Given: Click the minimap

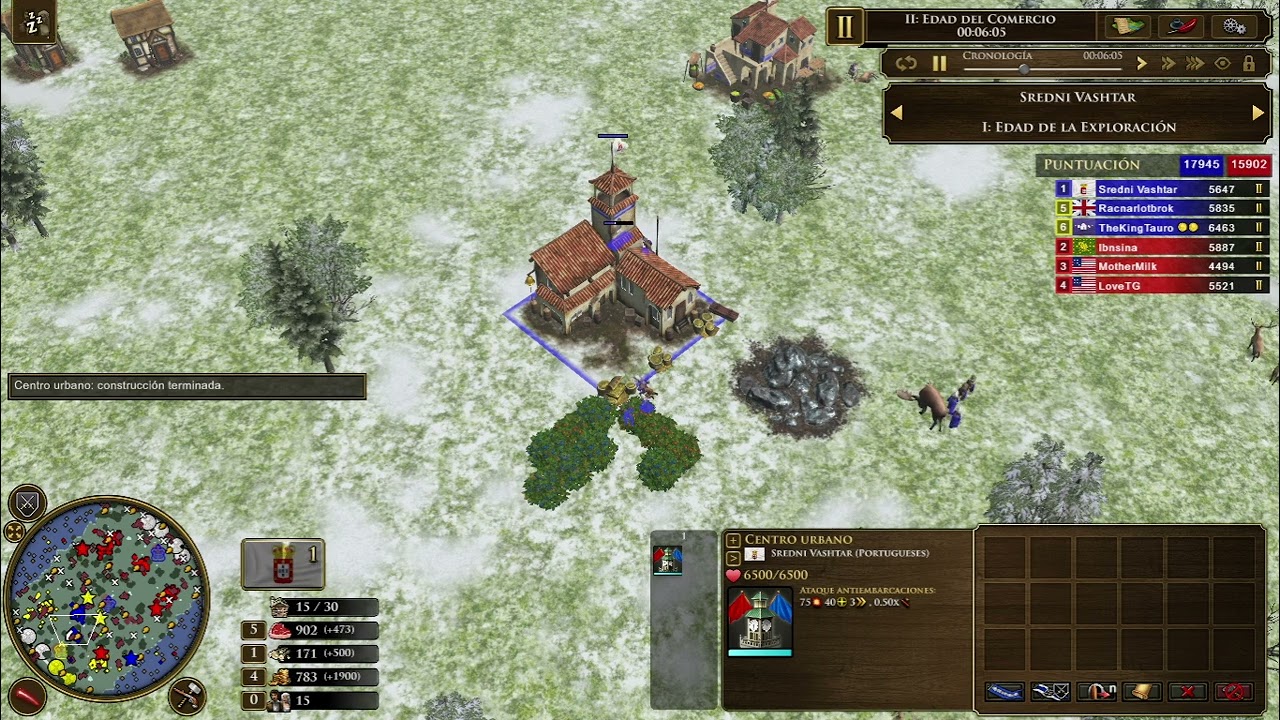Looking at the screenshot, I should click(106, 600).
